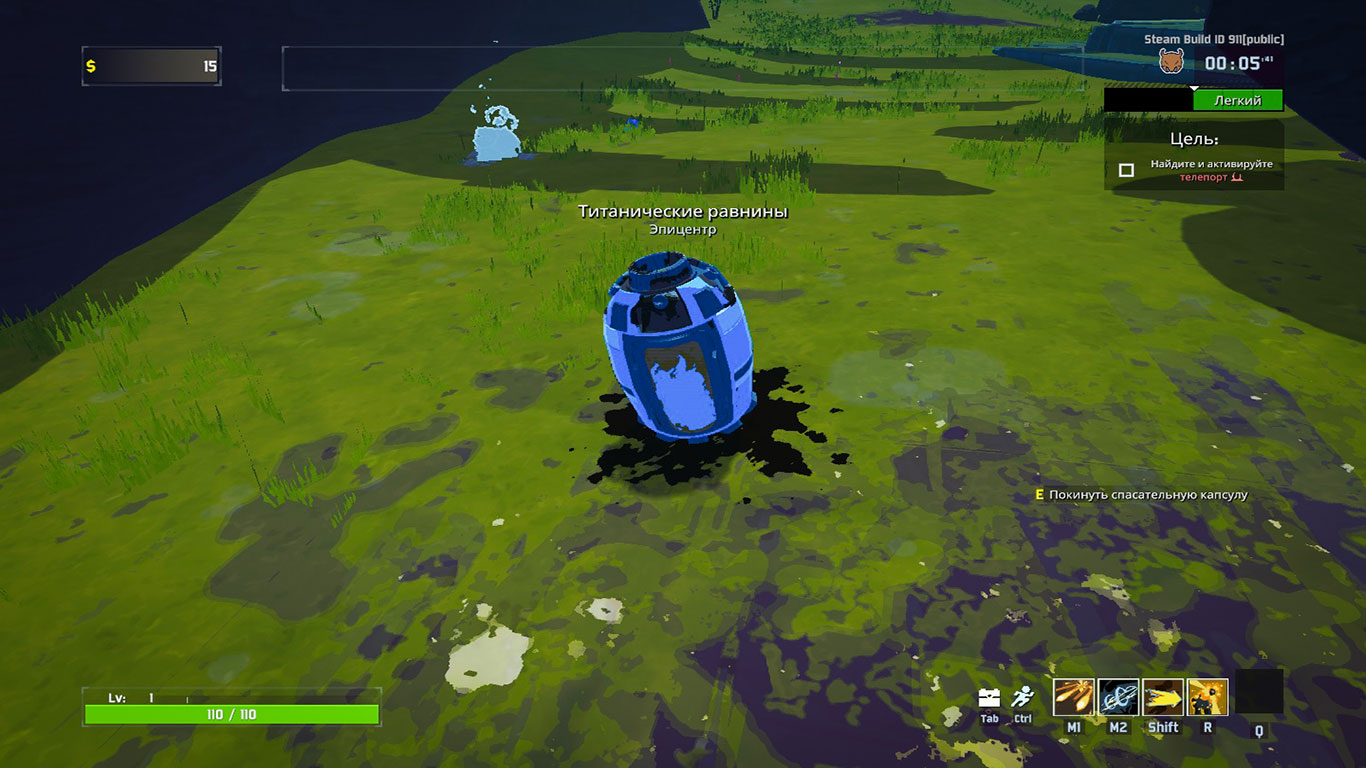Select the empty equipment slot
This screenshot has width=1366, height=768.
[x=1259, y=692]
